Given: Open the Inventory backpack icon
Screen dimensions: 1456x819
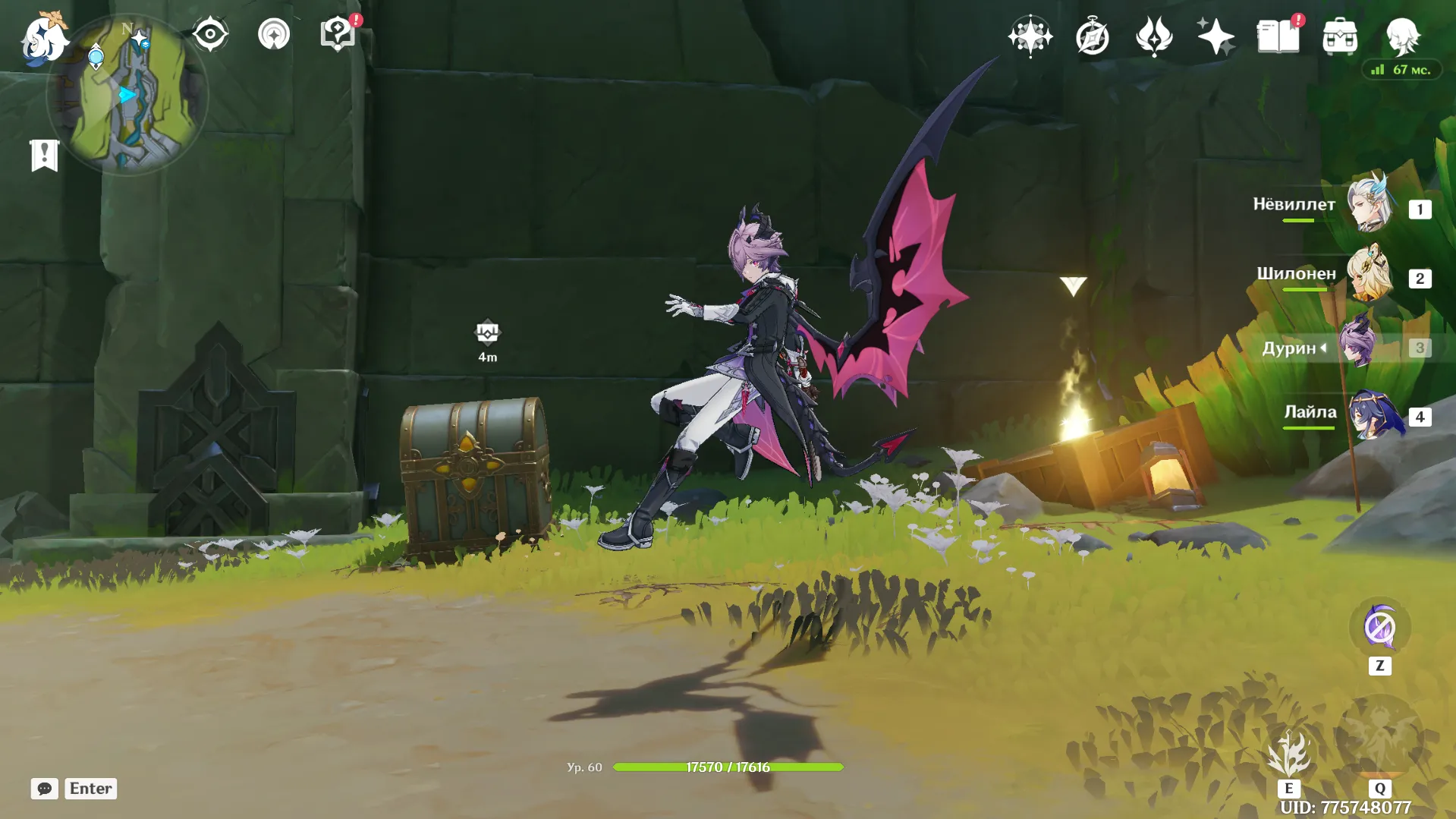Looking at the screenshot, I should coord(1340,36).
